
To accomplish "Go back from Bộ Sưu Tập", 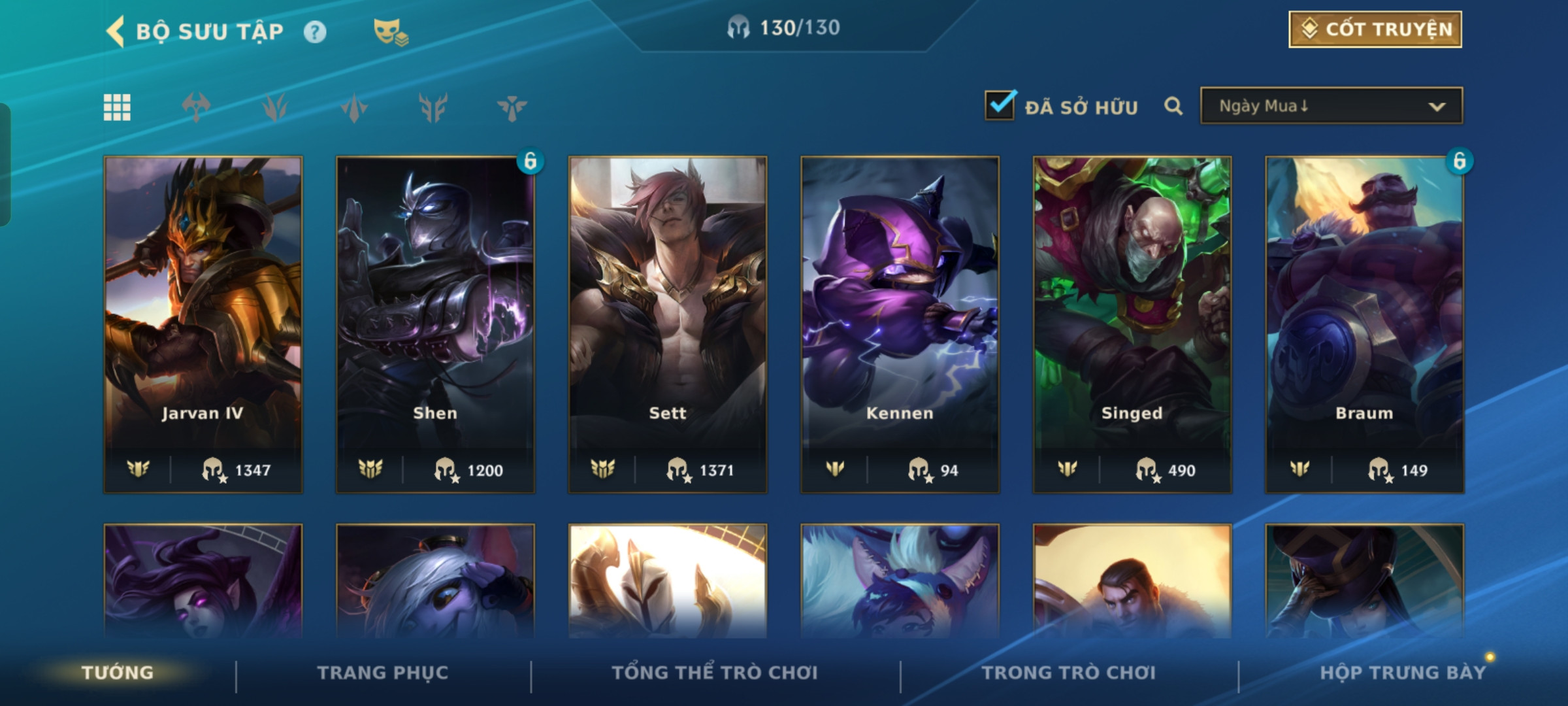I will pyautogui.click(x=116, y=31).
